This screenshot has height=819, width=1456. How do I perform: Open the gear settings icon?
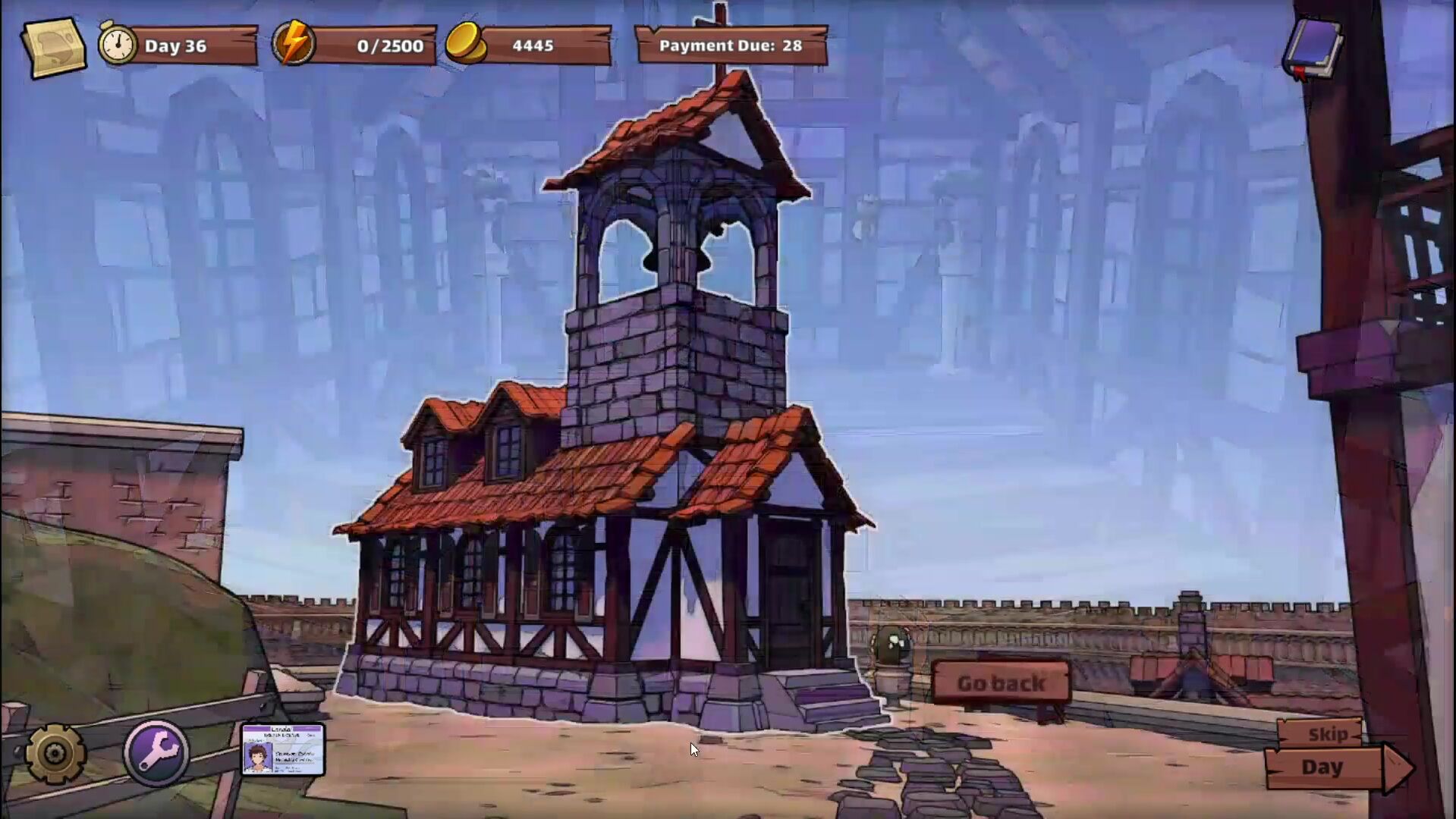coord(55,753)
